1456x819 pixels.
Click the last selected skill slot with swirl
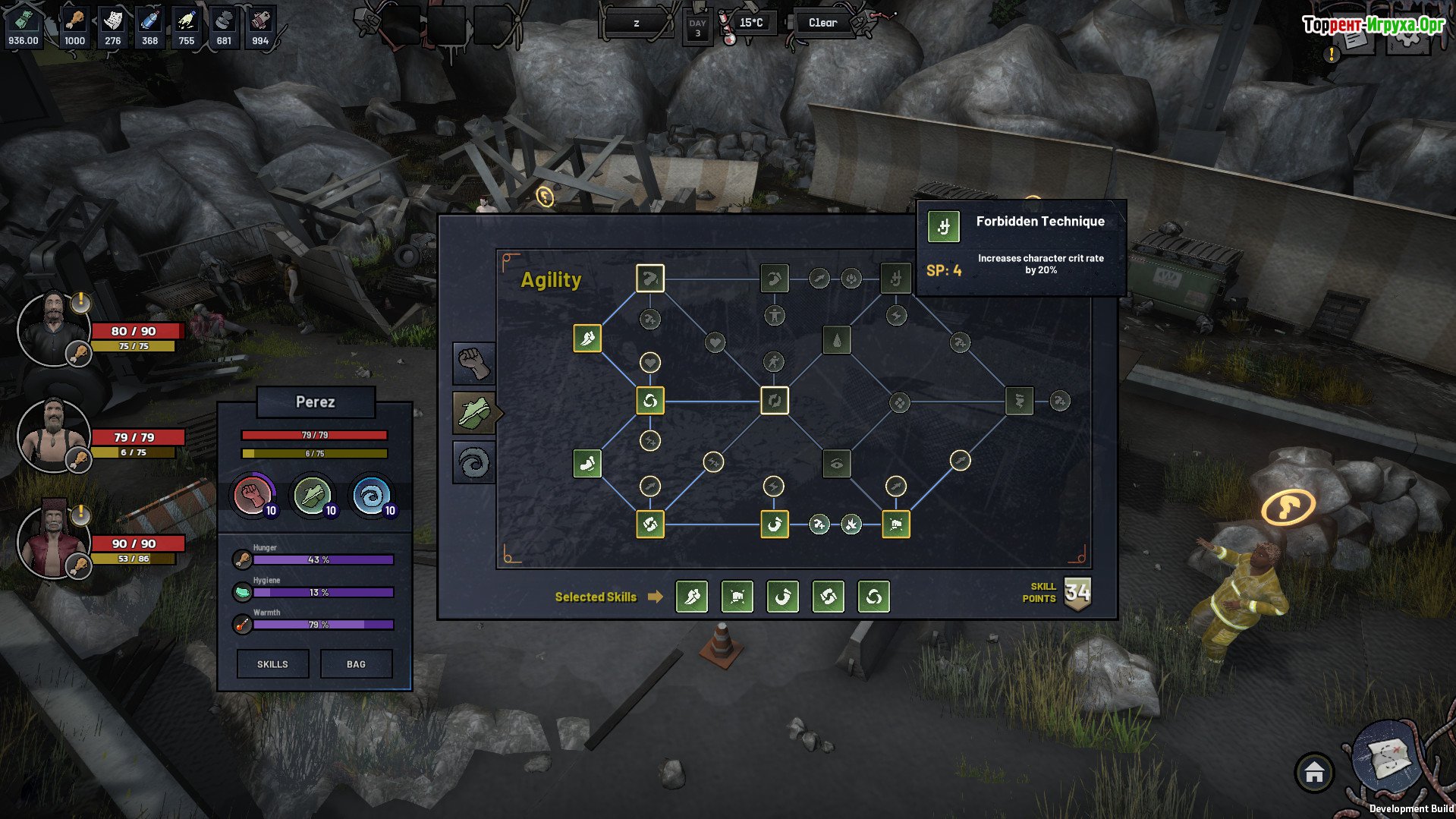pyautogui.click(x=873, y=597)
